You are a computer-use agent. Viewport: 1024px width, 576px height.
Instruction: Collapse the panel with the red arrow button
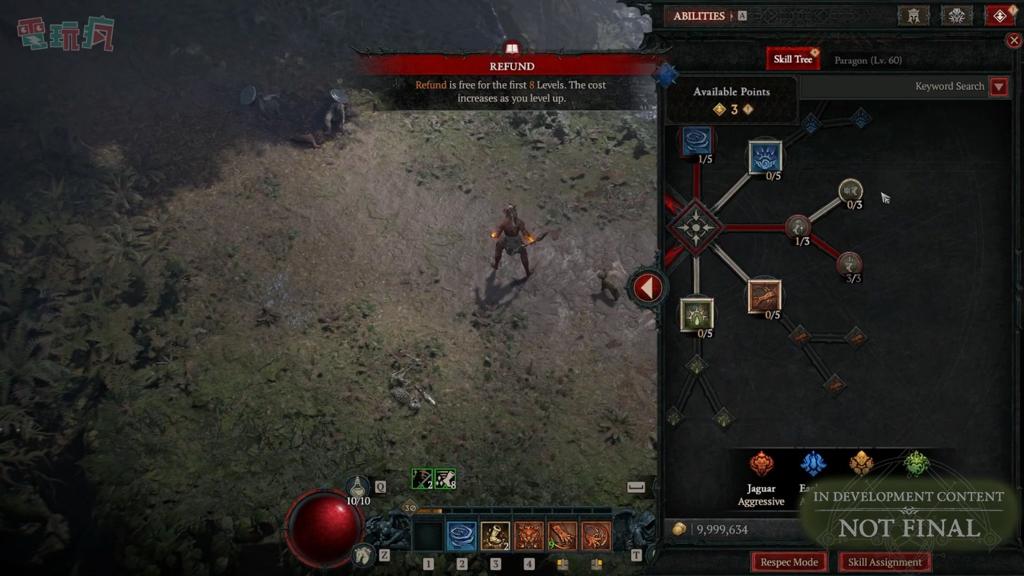tap(648, 288)
